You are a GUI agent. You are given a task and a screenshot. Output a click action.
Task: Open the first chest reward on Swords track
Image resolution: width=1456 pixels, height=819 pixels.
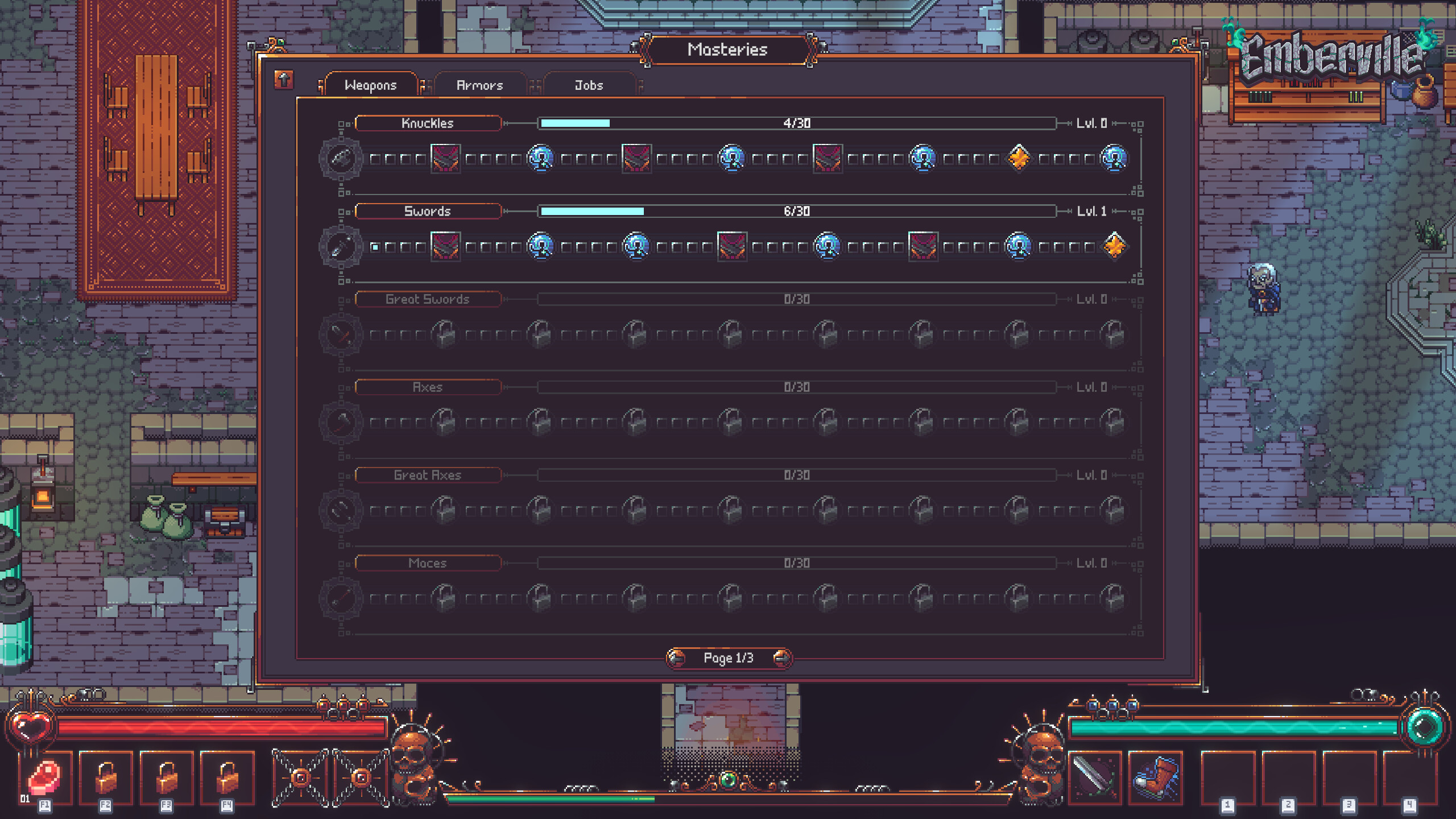[x=446, y=246]
